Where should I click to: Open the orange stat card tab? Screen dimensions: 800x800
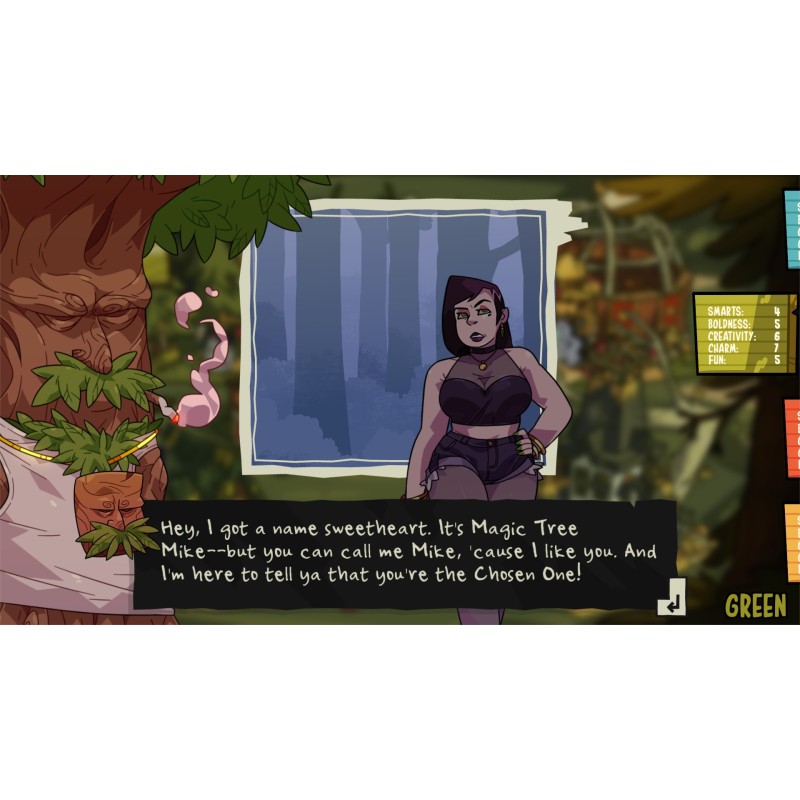(792, 542)
